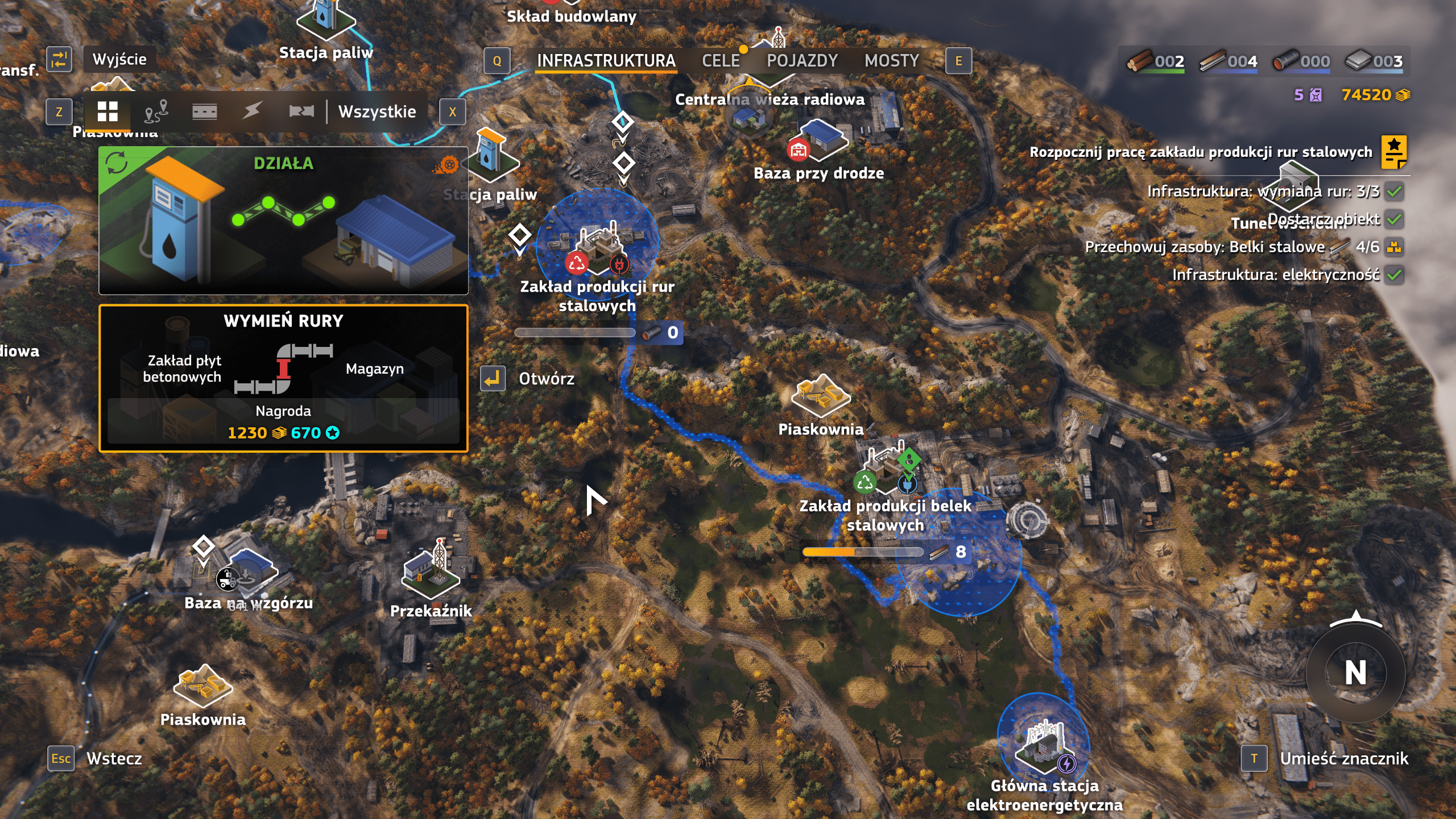Switch to the CELE tab
This screenshot has width=1456, height=819.
(x=721, y=61)
